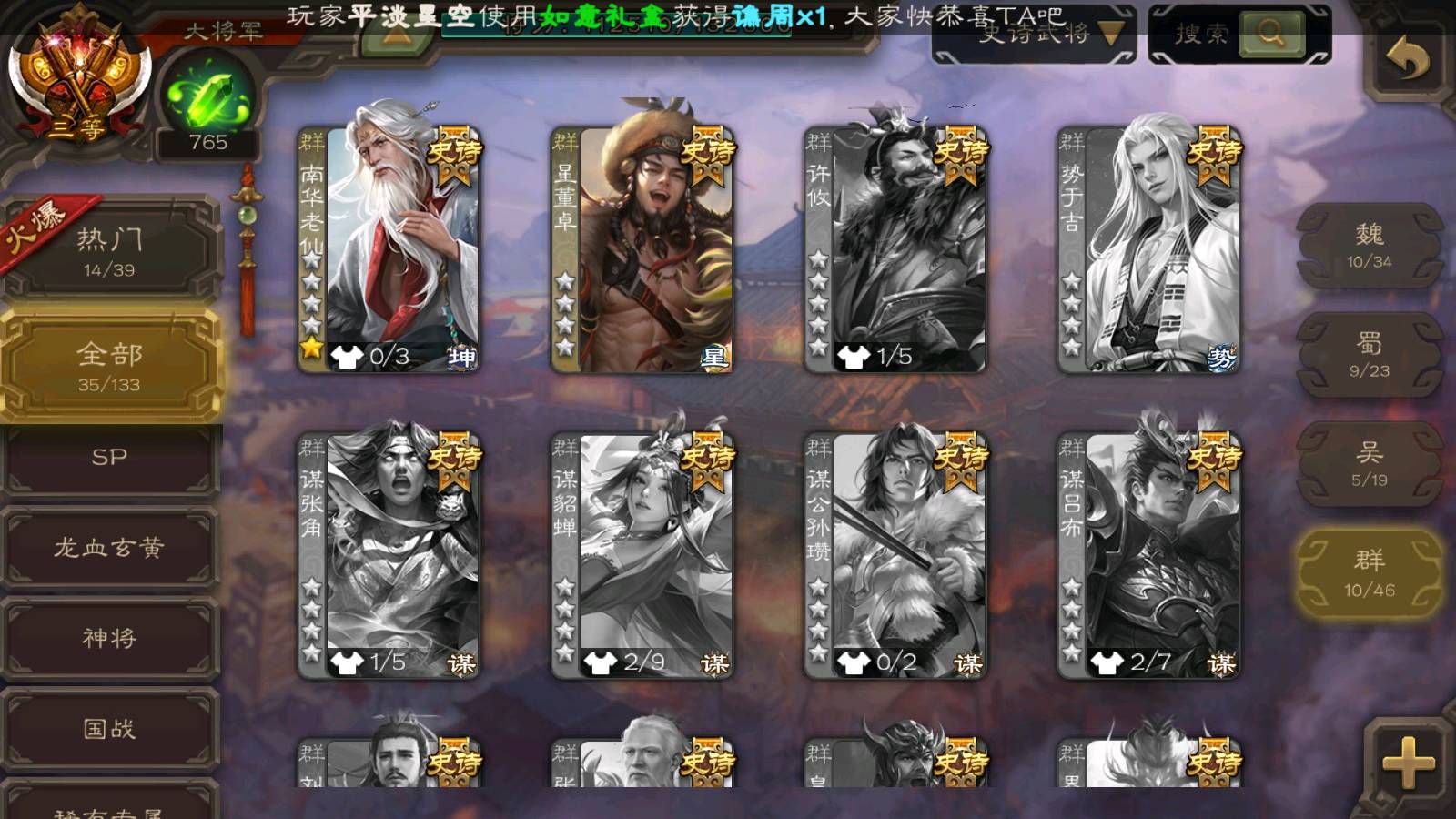
Task: Go back with the return arrow
Action: point(1408,60)
